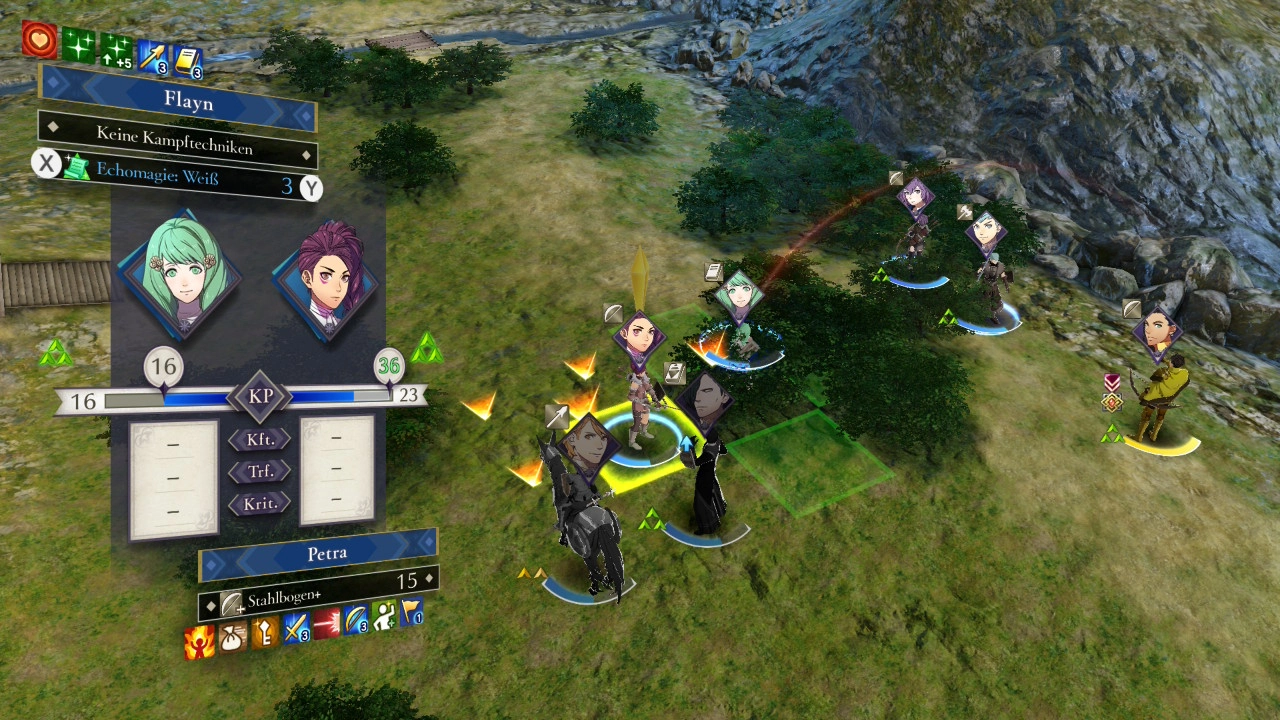Click Petra's flag level 1 skill icon
The image size is (1280, 720).
[x=411, y=611]
